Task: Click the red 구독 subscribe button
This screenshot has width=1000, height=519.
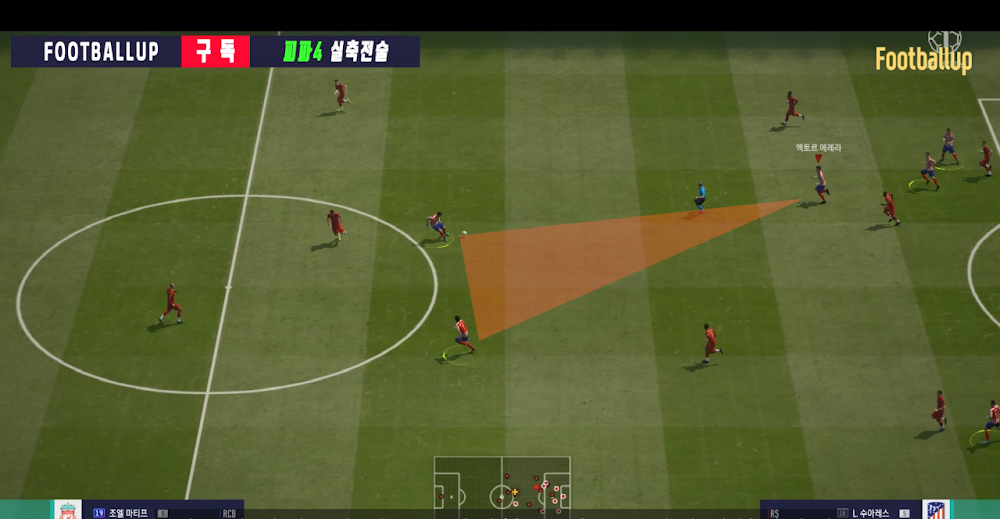Action: (x=215, y=52)
